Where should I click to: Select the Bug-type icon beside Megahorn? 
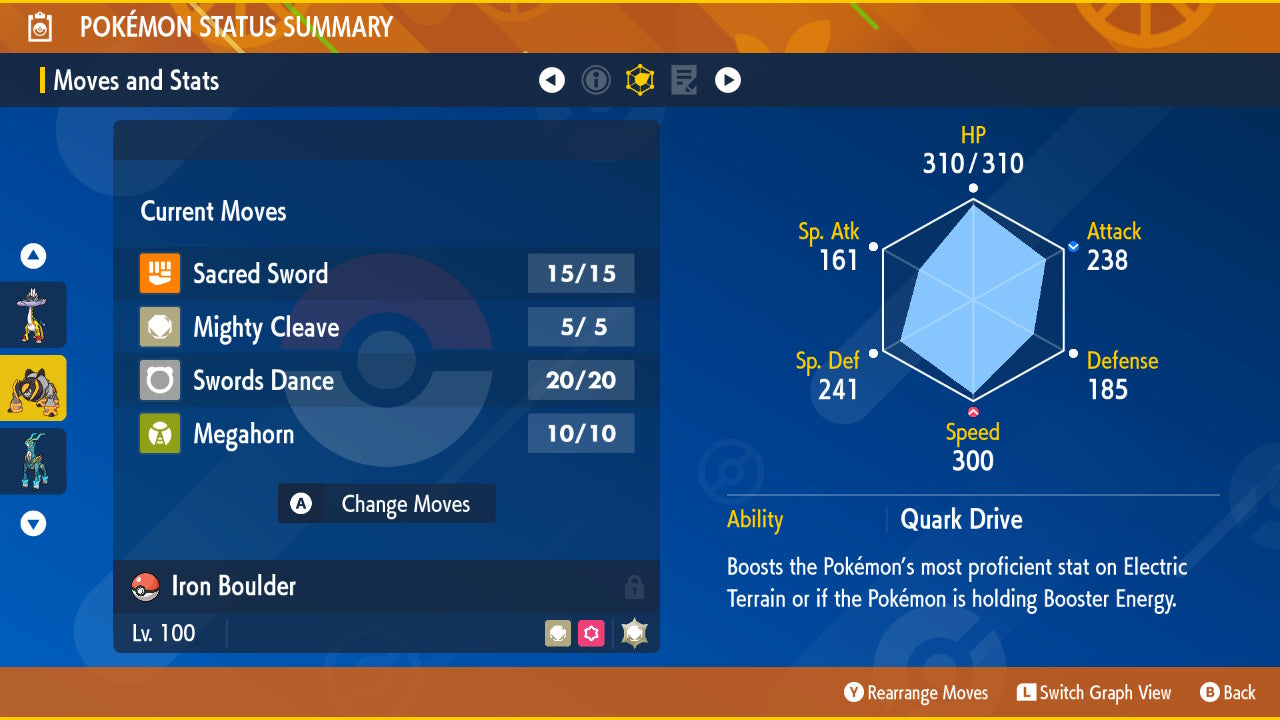click(160, 433)
